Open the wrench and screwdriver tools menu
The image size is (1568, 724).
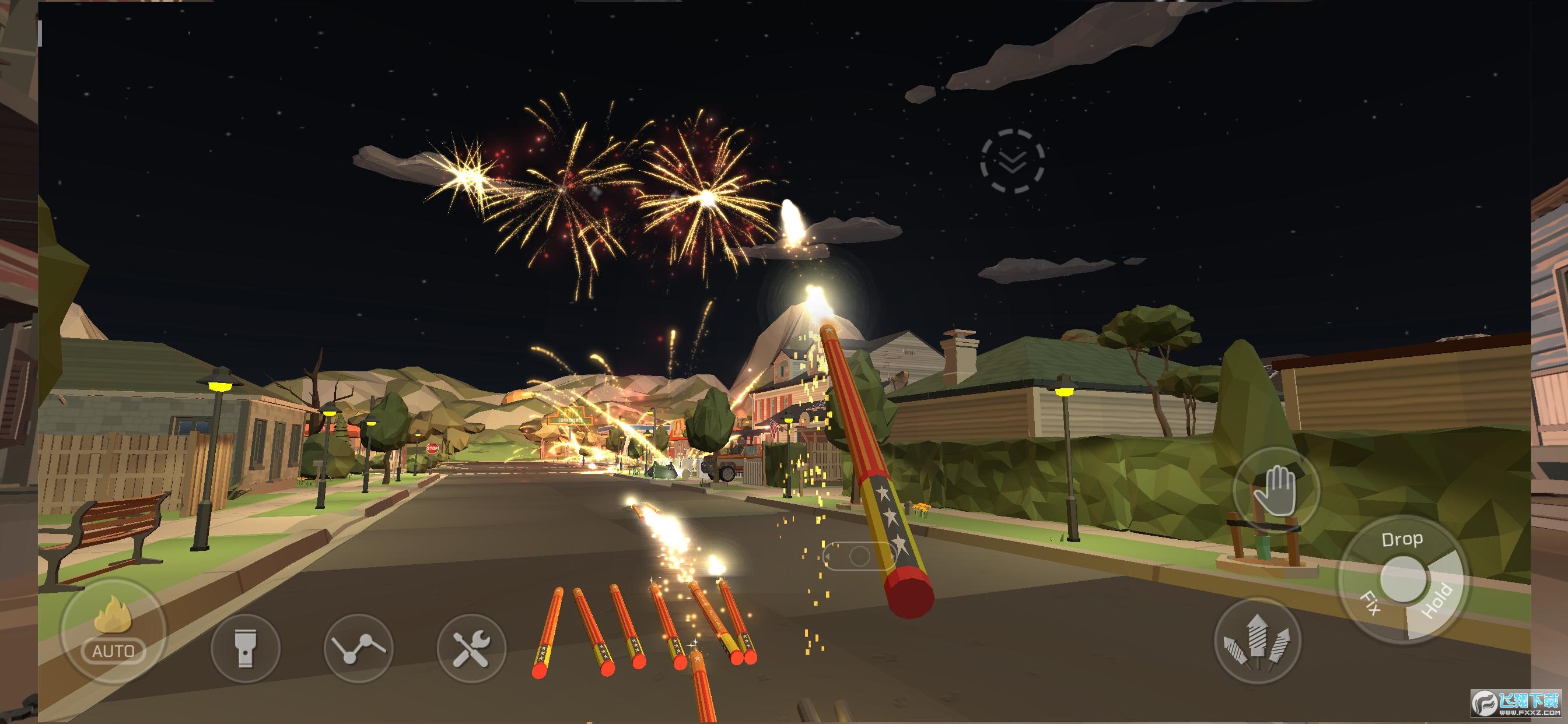point(472,648)
